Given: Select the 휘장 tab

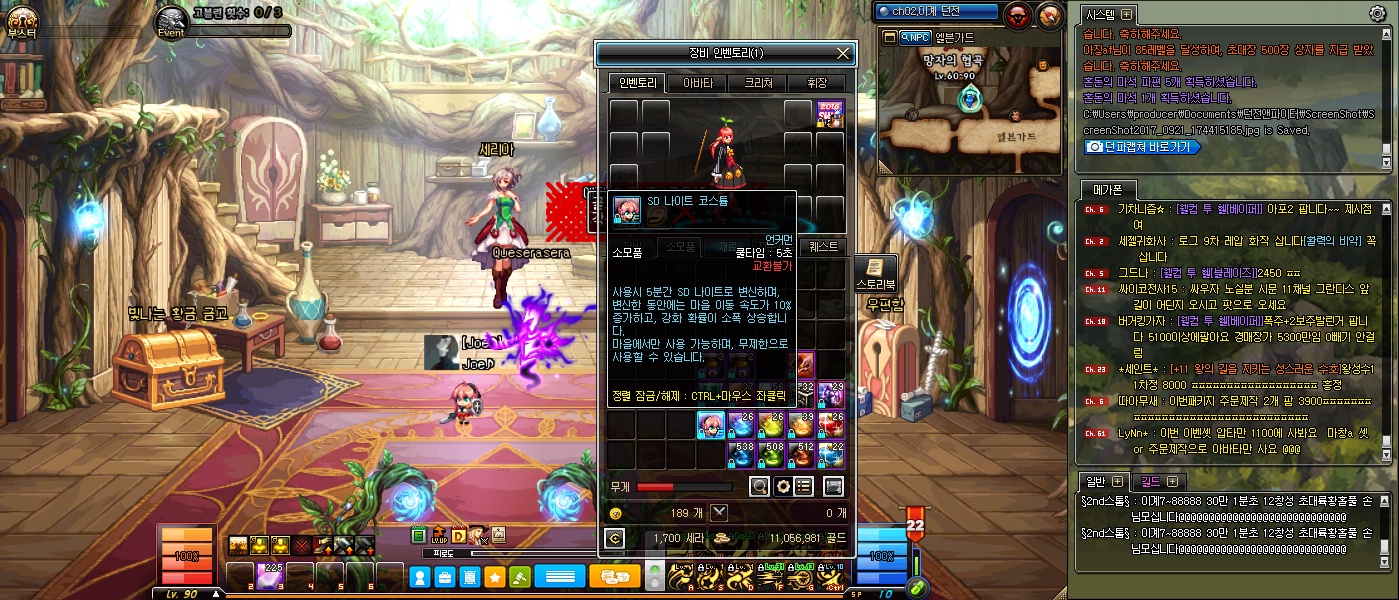Looking at the screenshot, I should (x=818, y=83).
